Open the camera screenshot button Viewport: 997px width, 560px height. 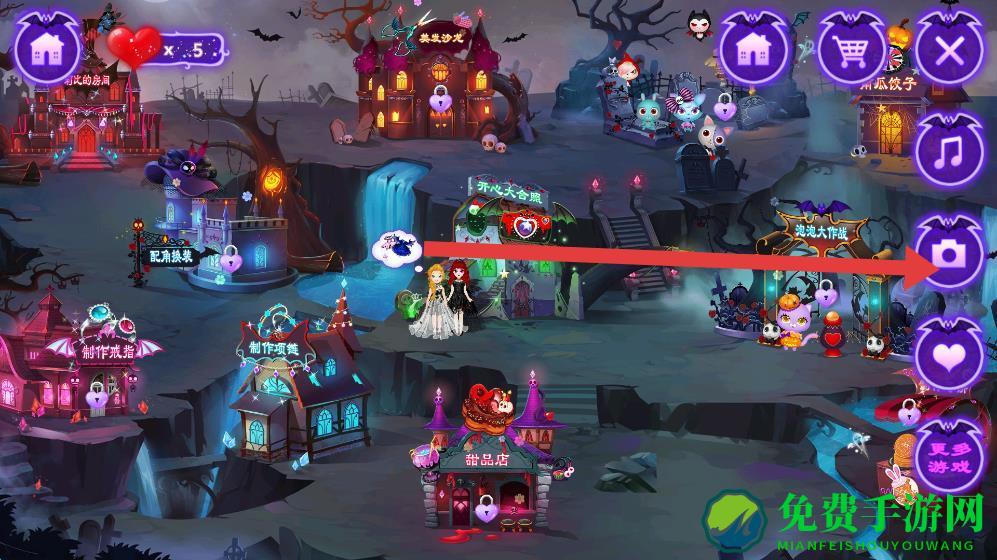948,254
